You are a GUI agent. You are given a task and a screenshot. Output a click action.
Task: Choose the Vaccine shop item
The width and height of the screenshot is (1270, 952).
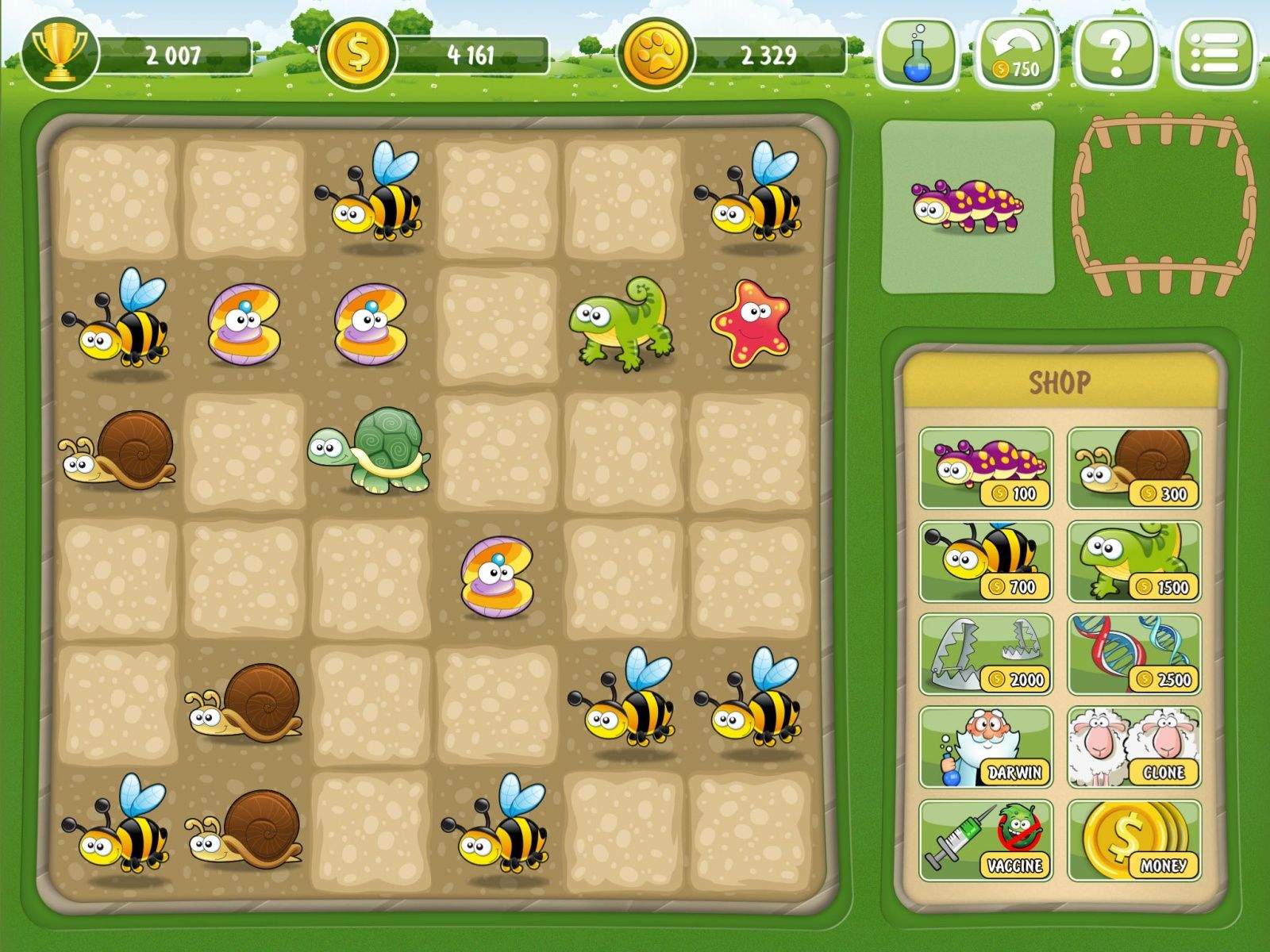pyautogui.click(x=987, y=840)
